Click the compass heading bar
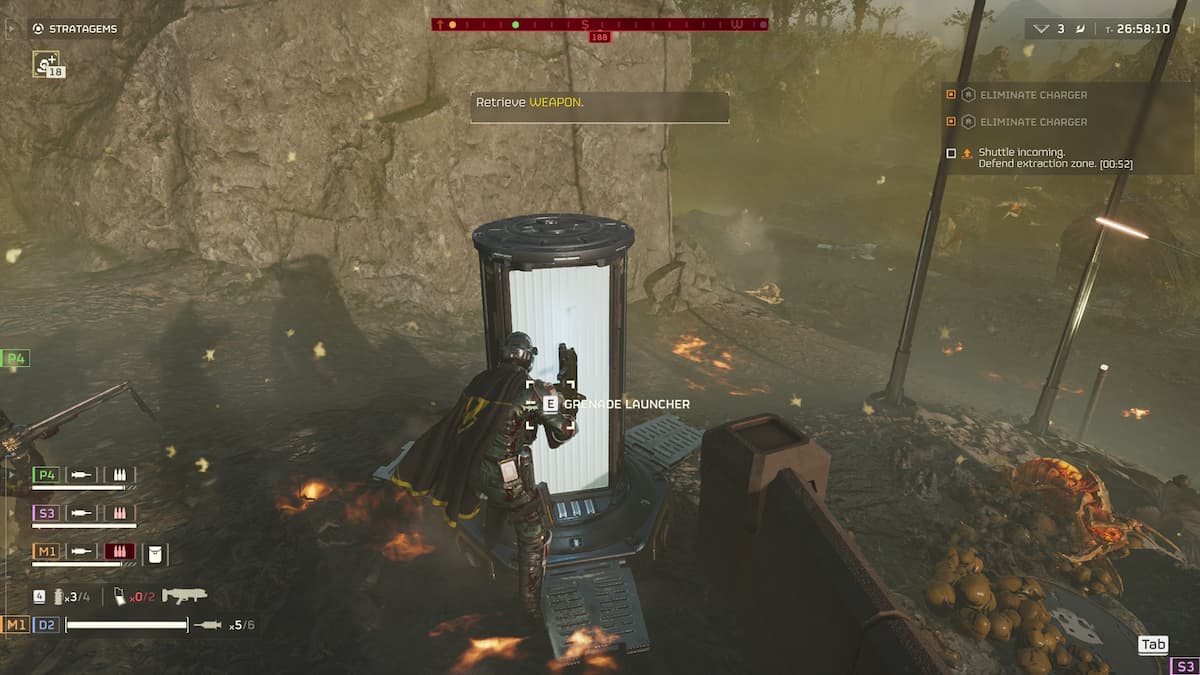Screen dimensions: 1200x675 (599, 24)
